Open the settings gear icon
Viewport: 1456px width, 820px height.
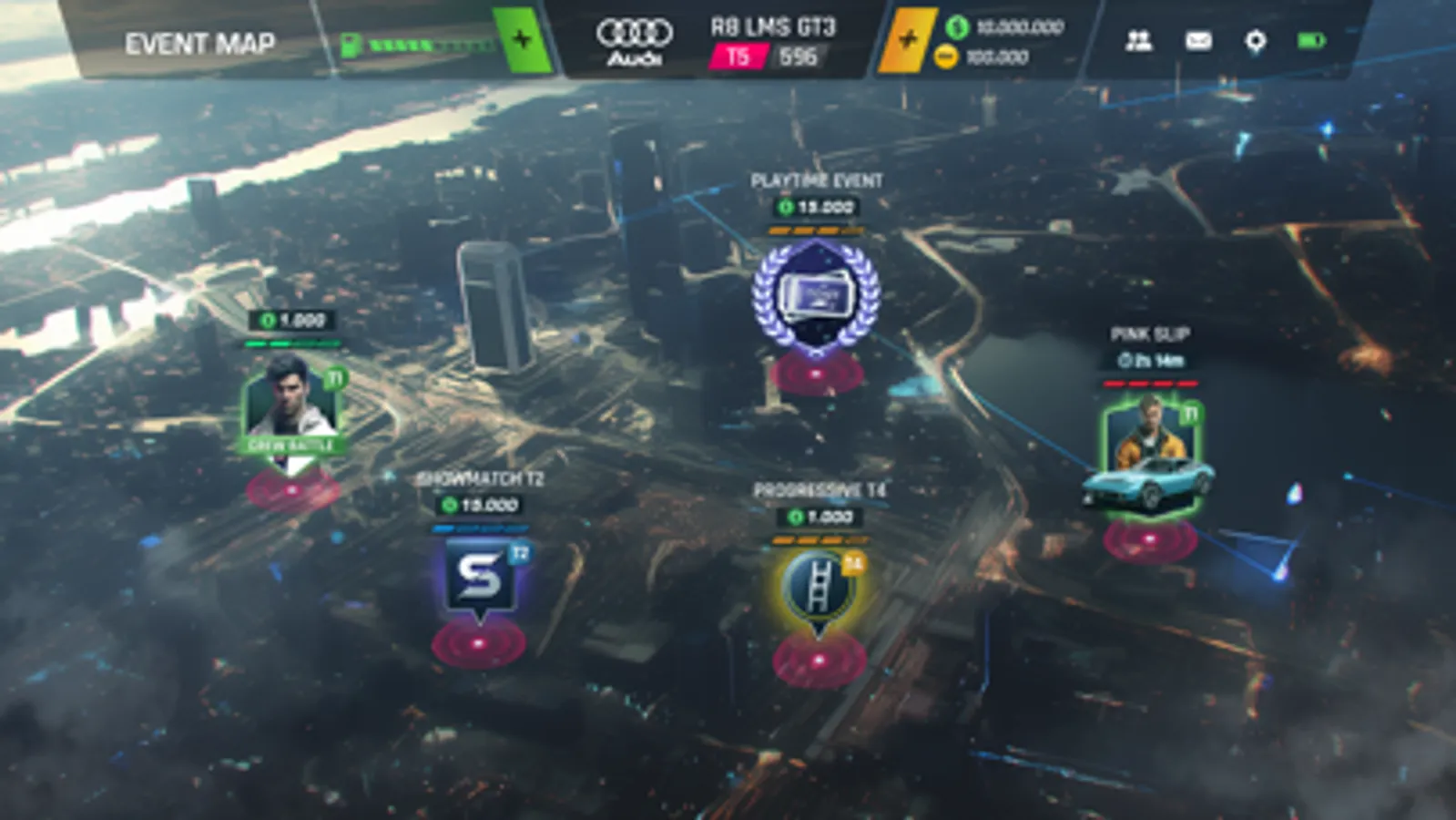tap(1257, 40)
